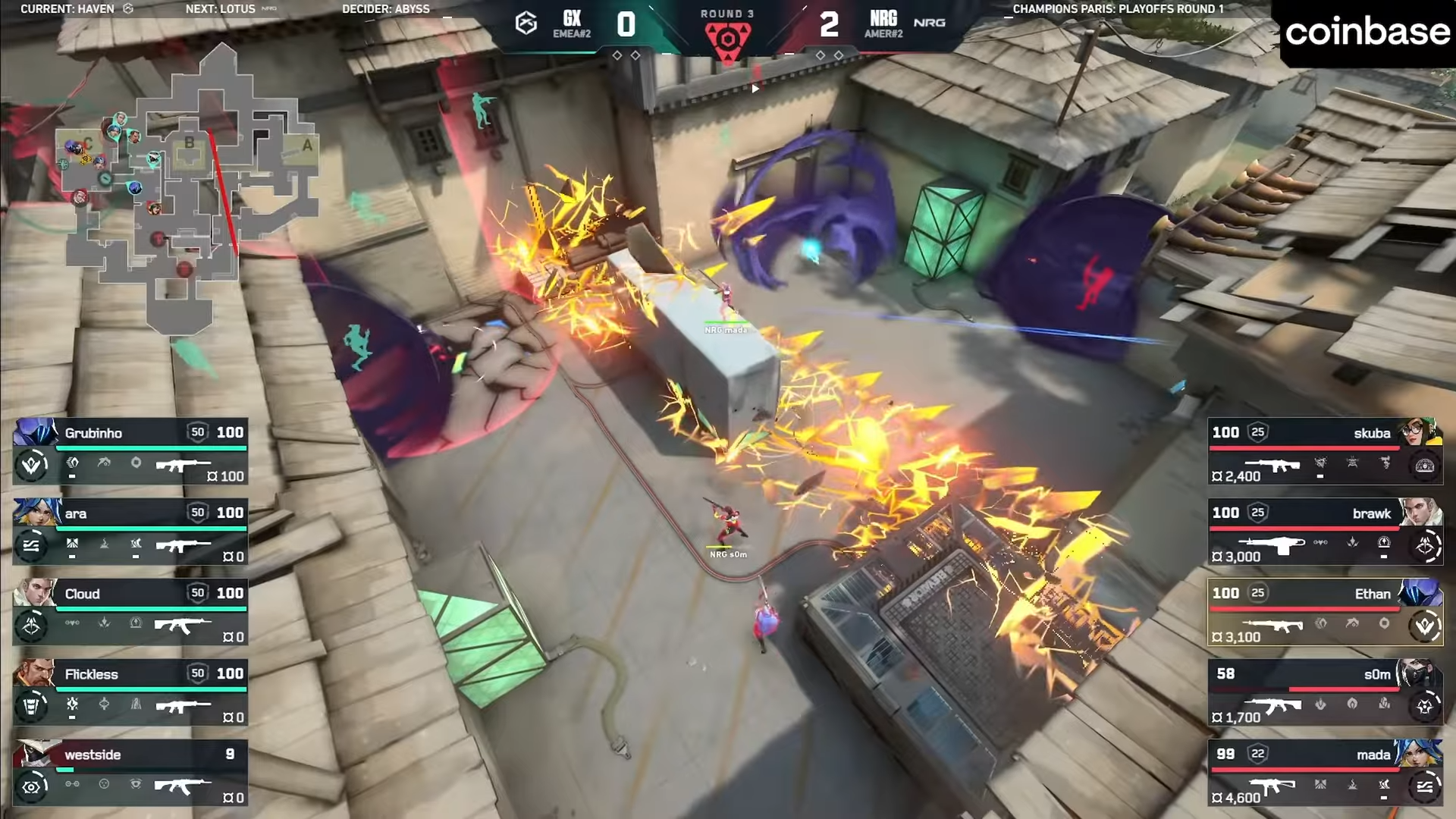Pick westside's player card
The width and height of the screenshot is (1456, 819).
[x=130, y=773]
